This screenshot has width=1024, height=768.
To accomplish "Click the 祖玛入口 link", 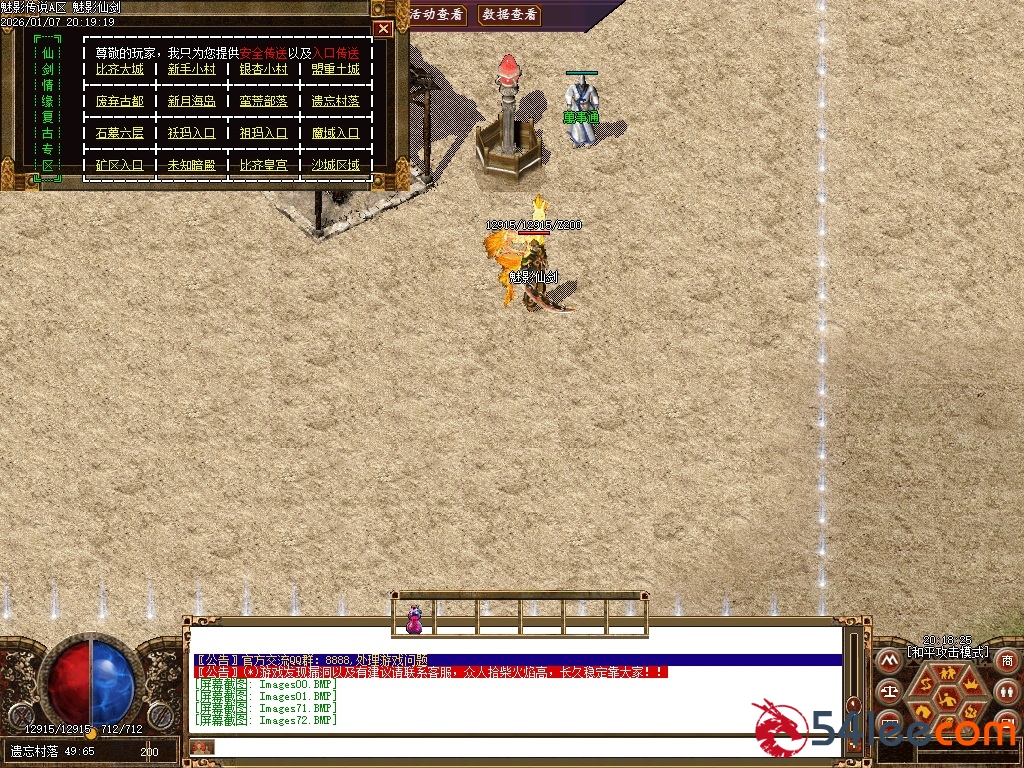I will coord(263,133).
